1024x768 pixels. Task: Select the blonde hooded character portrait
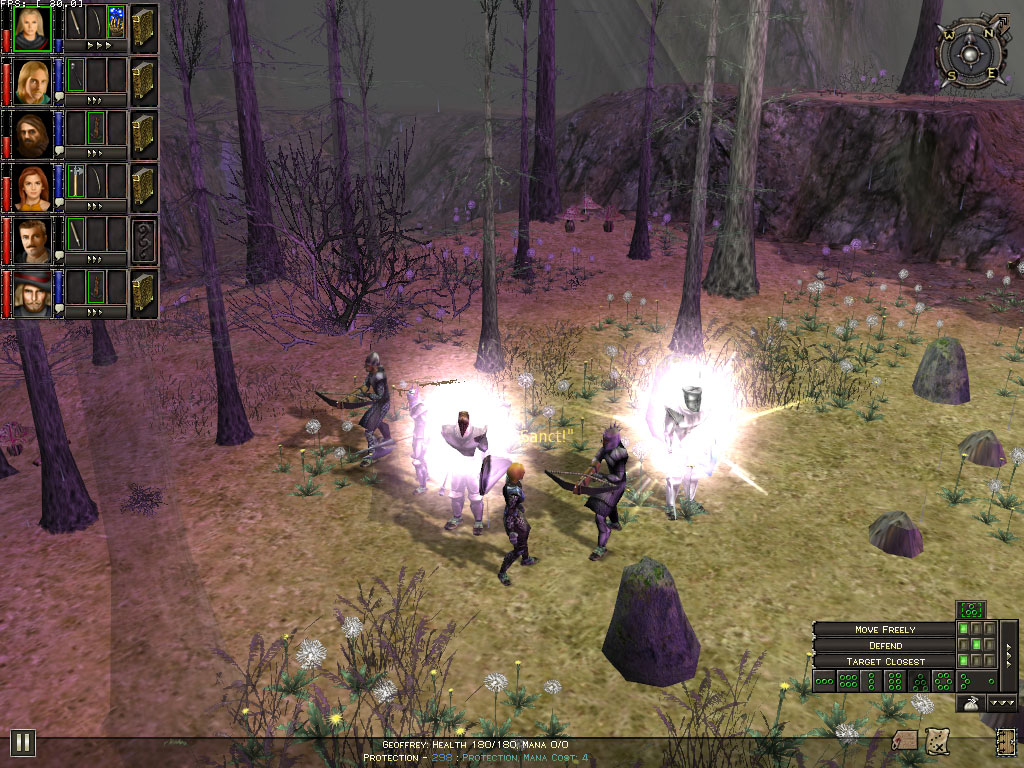click(33, 28)
